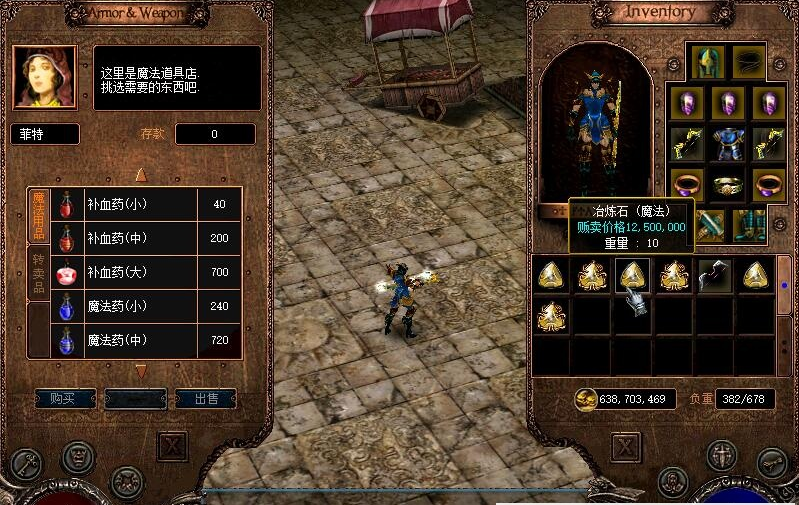
Task: Click the 出售 (sell) button
Action: [x=206, y=398]
